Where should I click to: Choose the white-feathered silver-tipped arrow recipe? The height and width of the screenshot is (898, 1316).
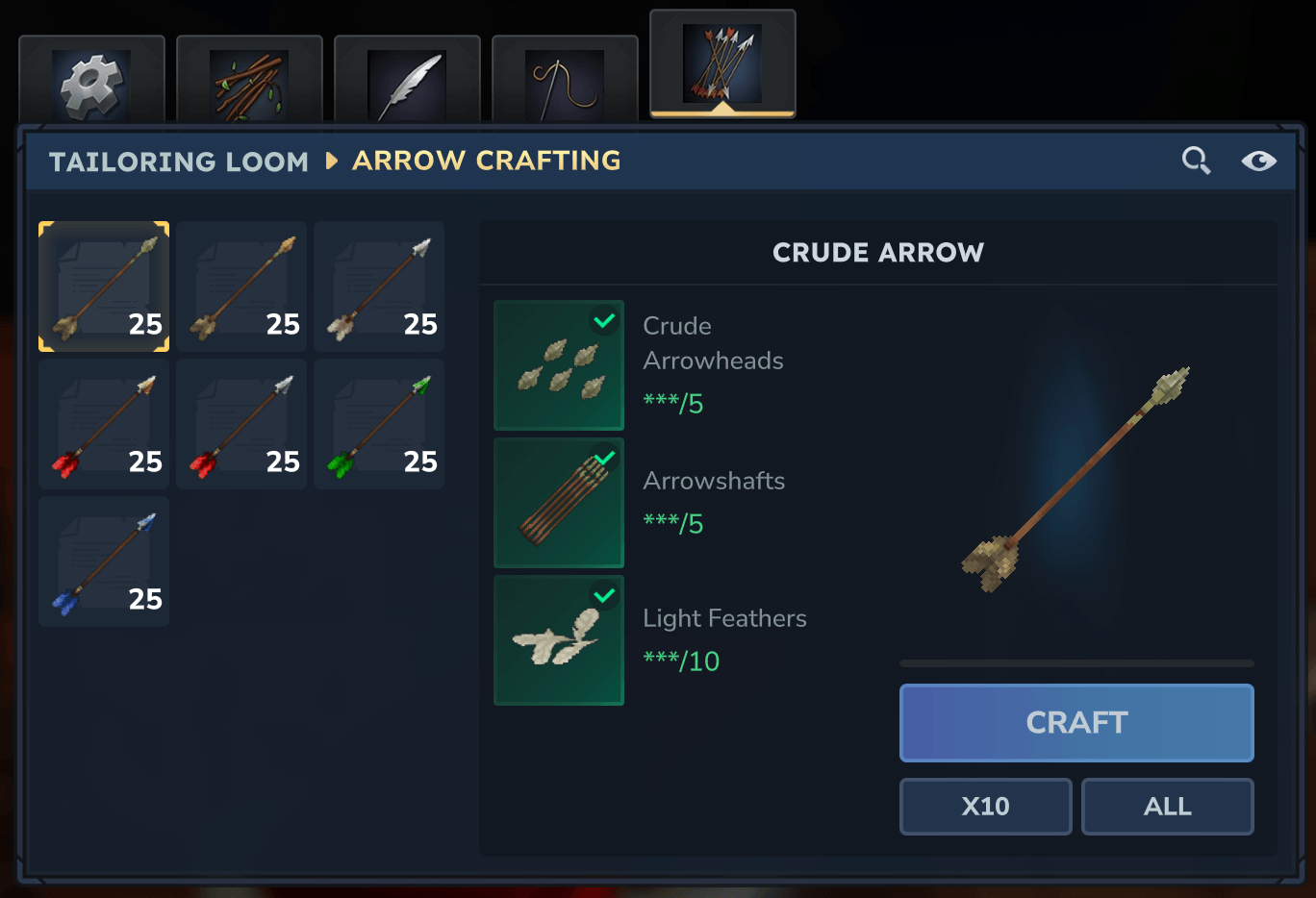tap(379, 287)
